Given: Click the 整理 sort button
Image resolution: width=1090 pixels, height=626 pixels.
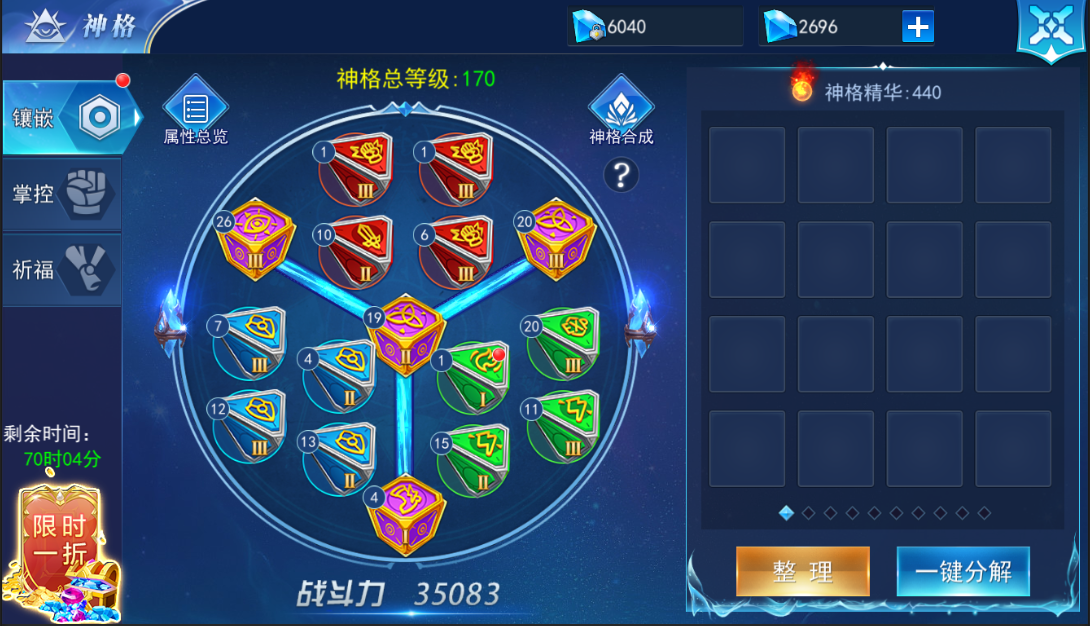Looking at the screenshot, I should tap(802, 571).
